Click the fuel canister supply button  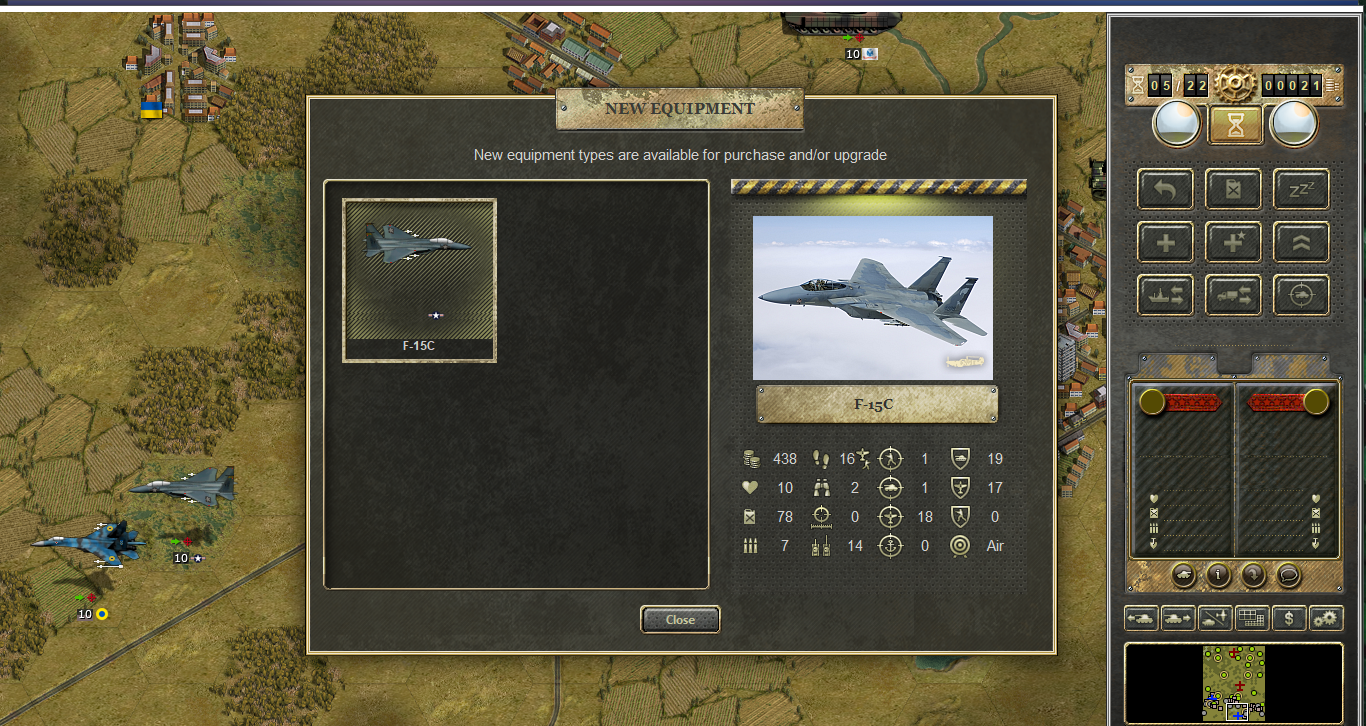point(1233,189)
